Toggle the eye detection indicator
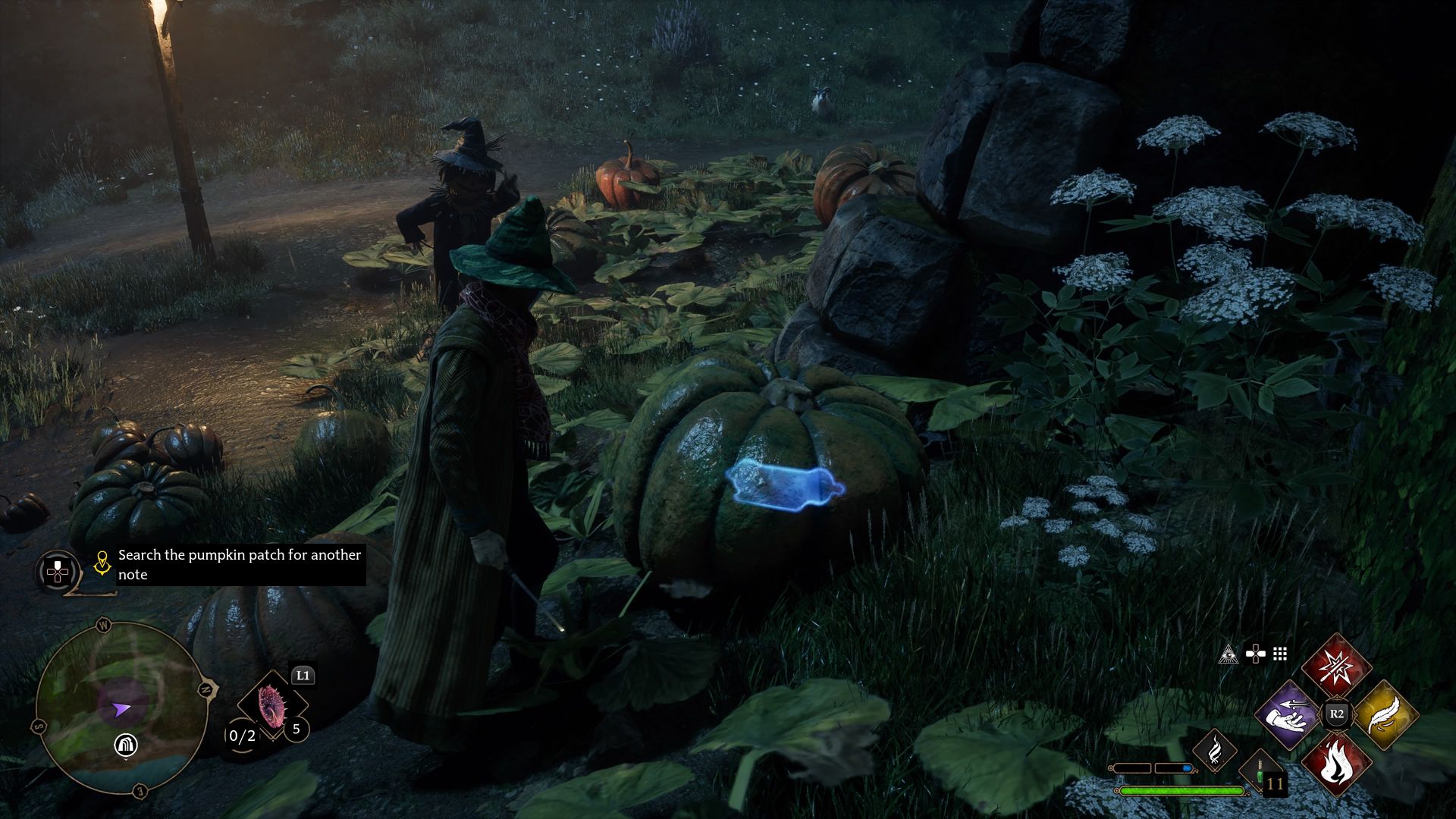 [1229, 653]
